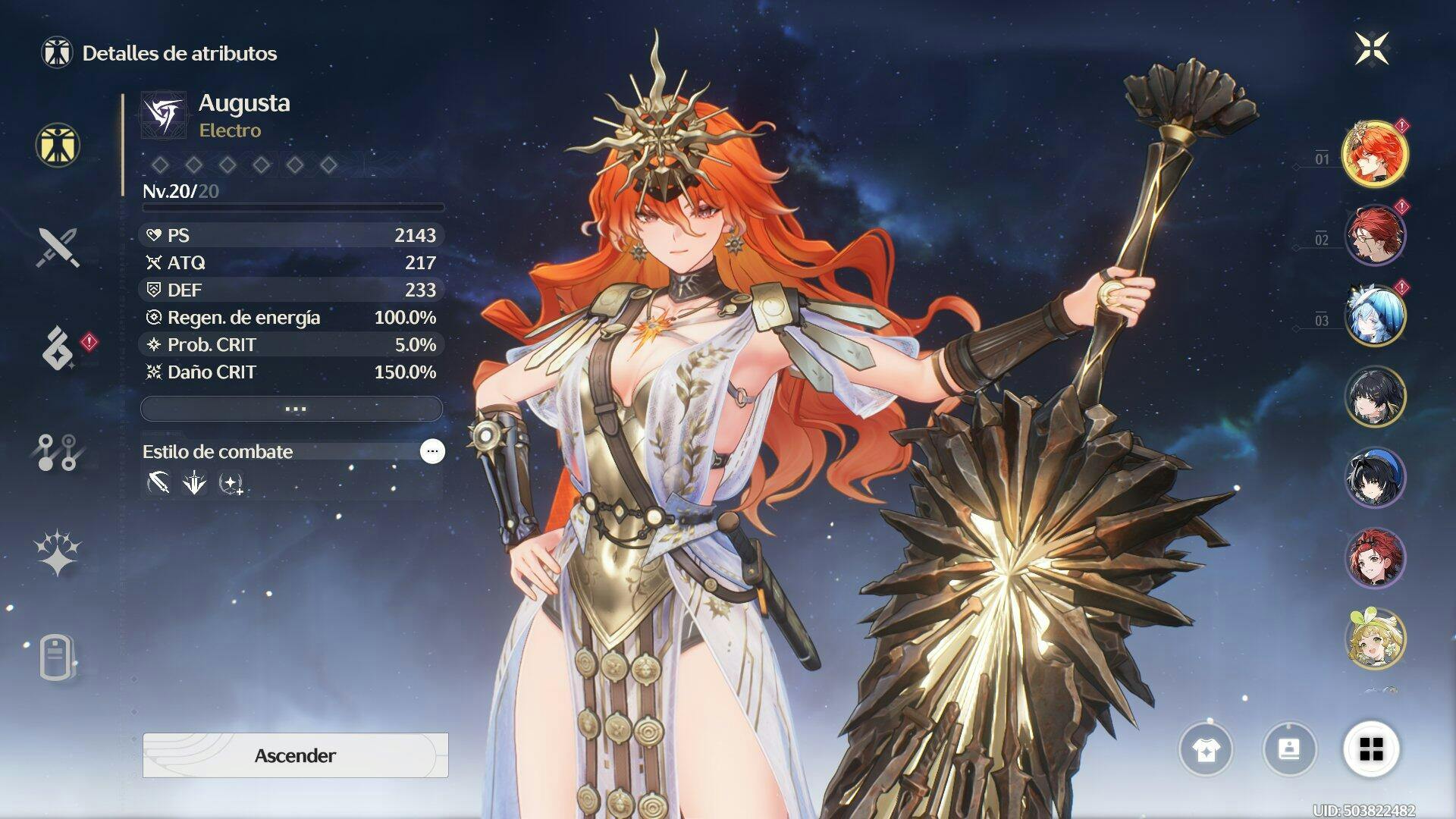Image resolution: width=1456 pixels, height=819 pixels.
Task: Expand the full attribute list ellipsis bar
Action: click(292, 409)
